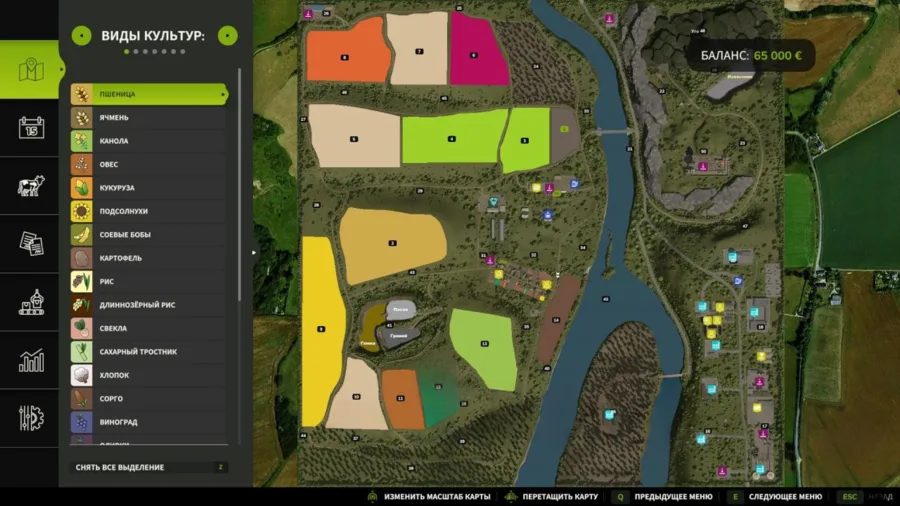Toggle the Канола crop entry

click(150, 141)
